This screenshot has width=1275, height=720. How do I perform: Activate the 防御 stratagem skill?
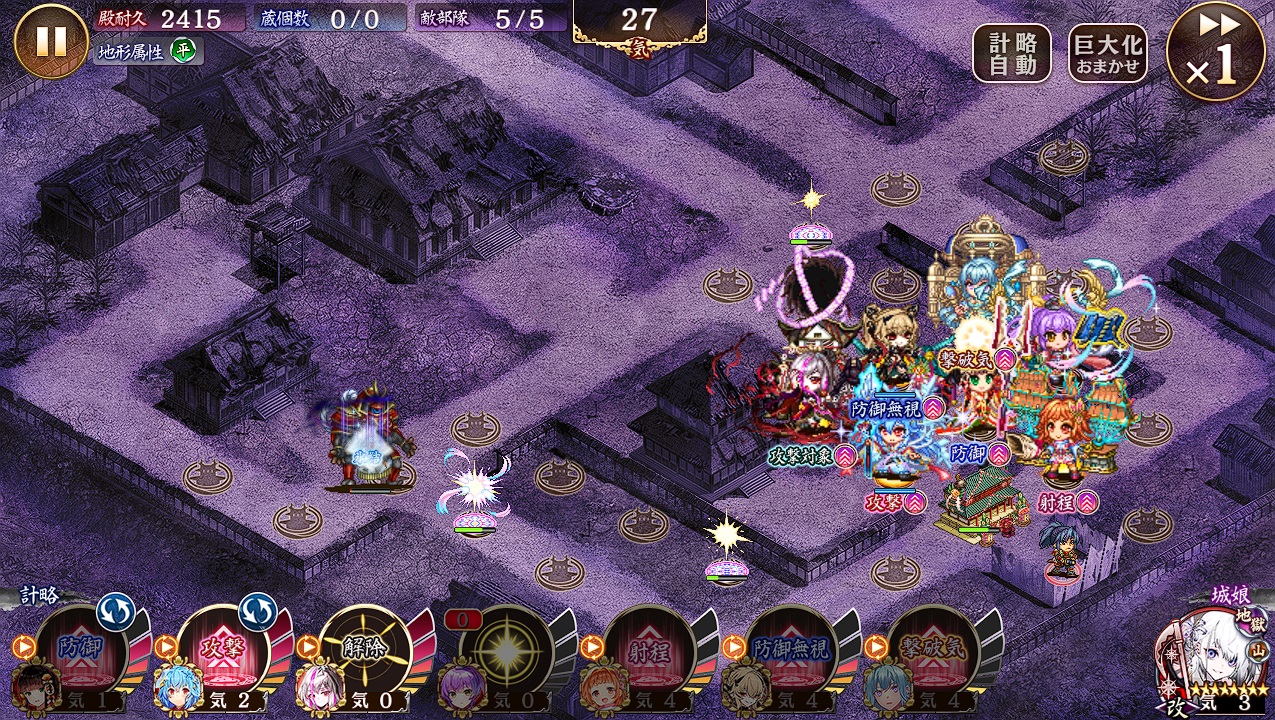pyautogui.click(x=81, y=648)
